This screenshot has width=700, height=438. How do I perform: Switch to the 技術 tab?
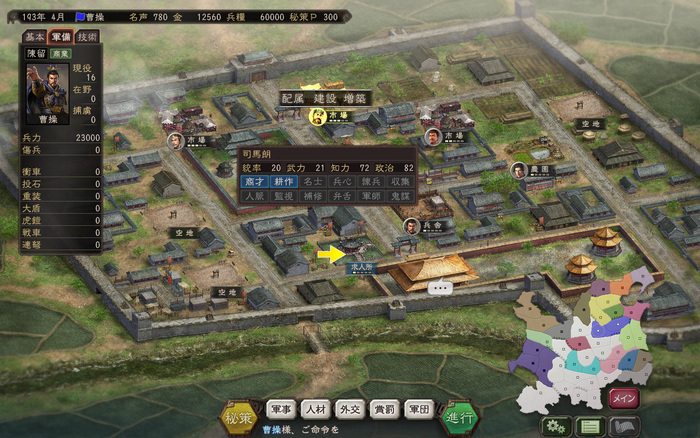pos(87,36)
